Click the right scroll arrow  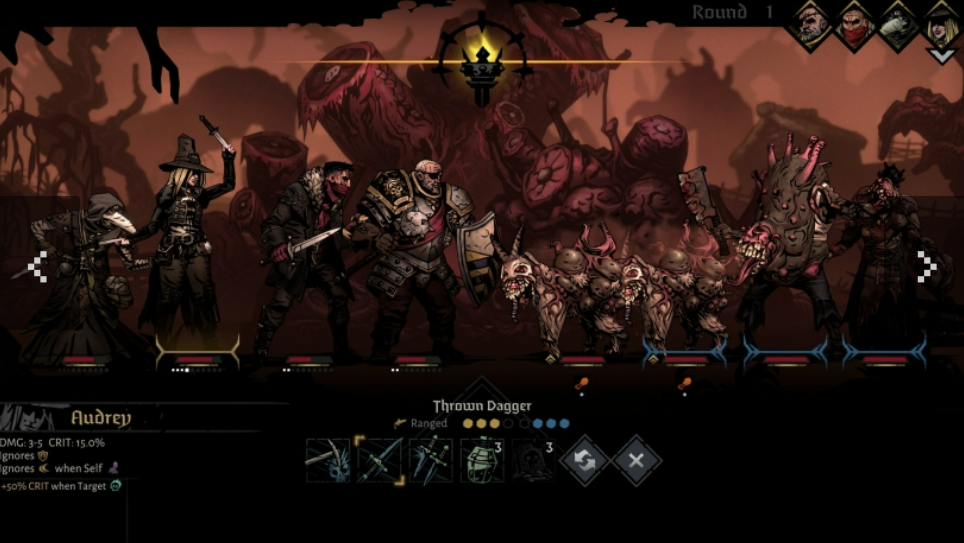tap(926, 266)
